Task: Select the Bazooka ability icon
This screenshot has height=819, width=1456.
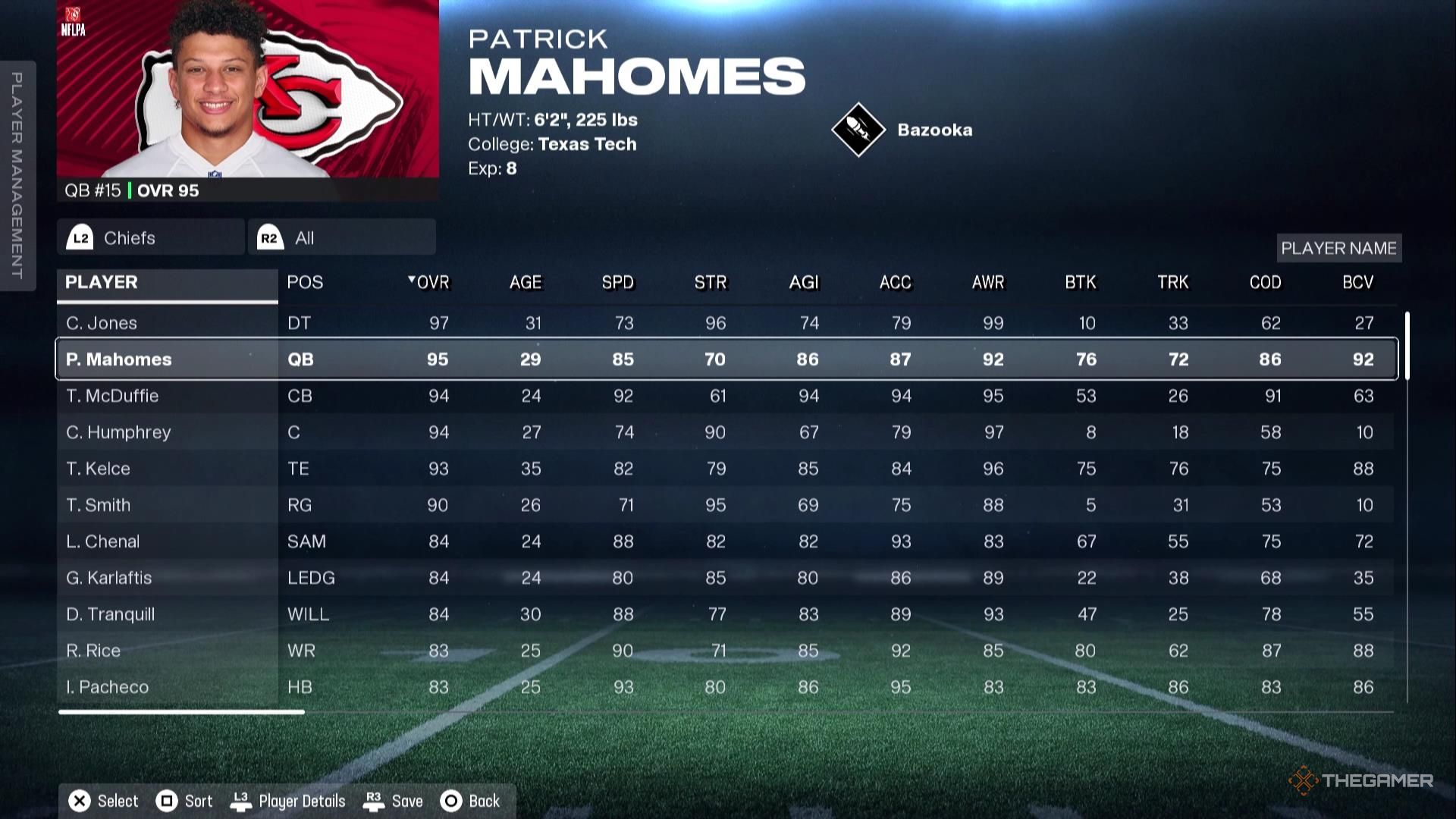Action: click(860, 129)
